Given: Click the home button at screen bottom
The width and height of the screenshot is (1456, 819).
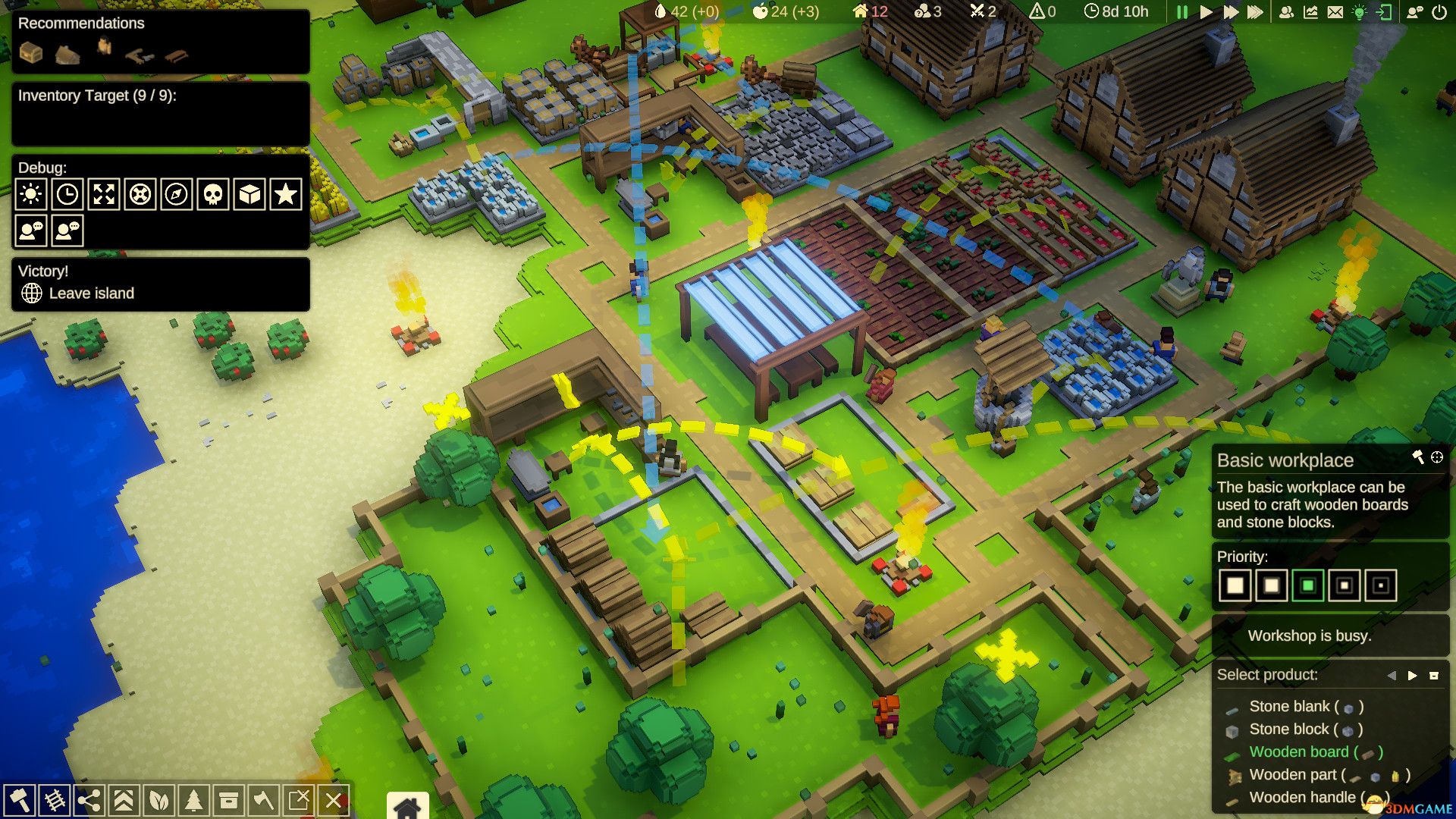Looking at the screenshot, I should coord(407,807).
